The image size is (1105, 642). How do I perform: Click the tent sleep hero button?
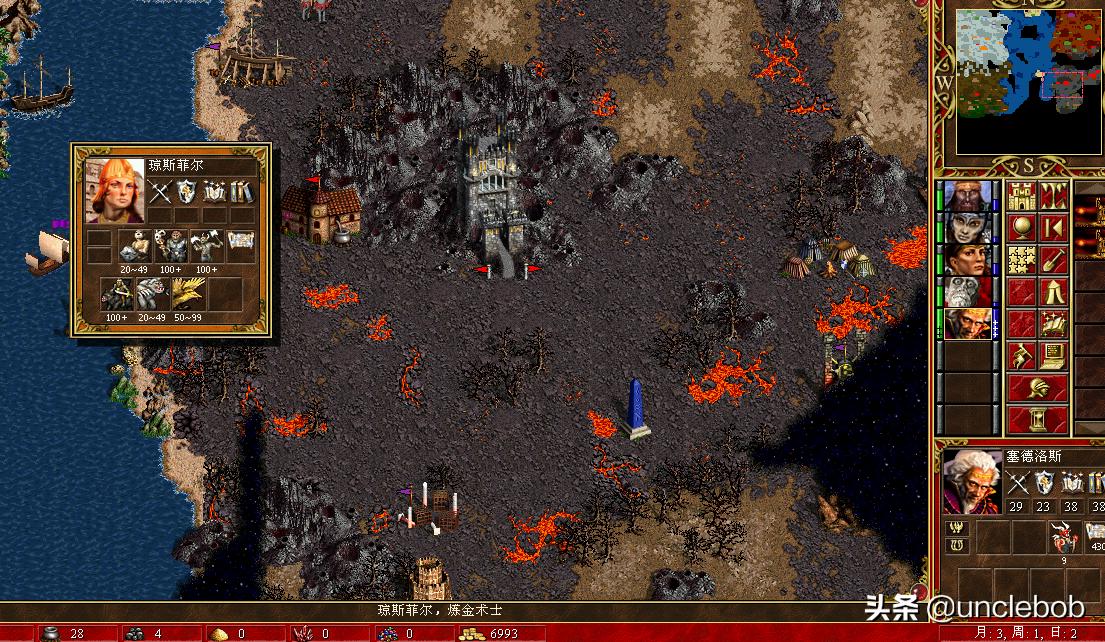[x=1053, y=291]
